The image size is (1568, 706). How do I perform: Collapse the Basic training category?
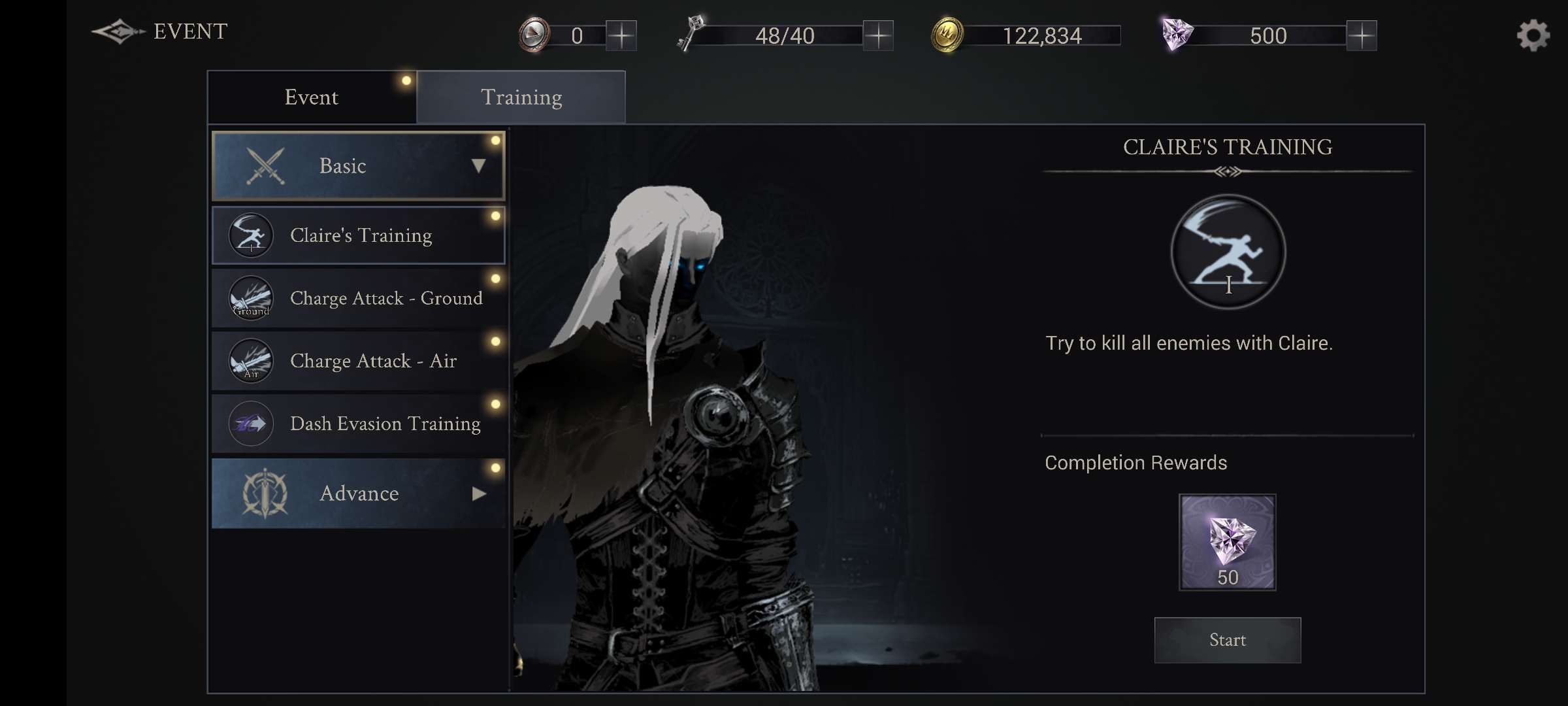tap(358, 166)
